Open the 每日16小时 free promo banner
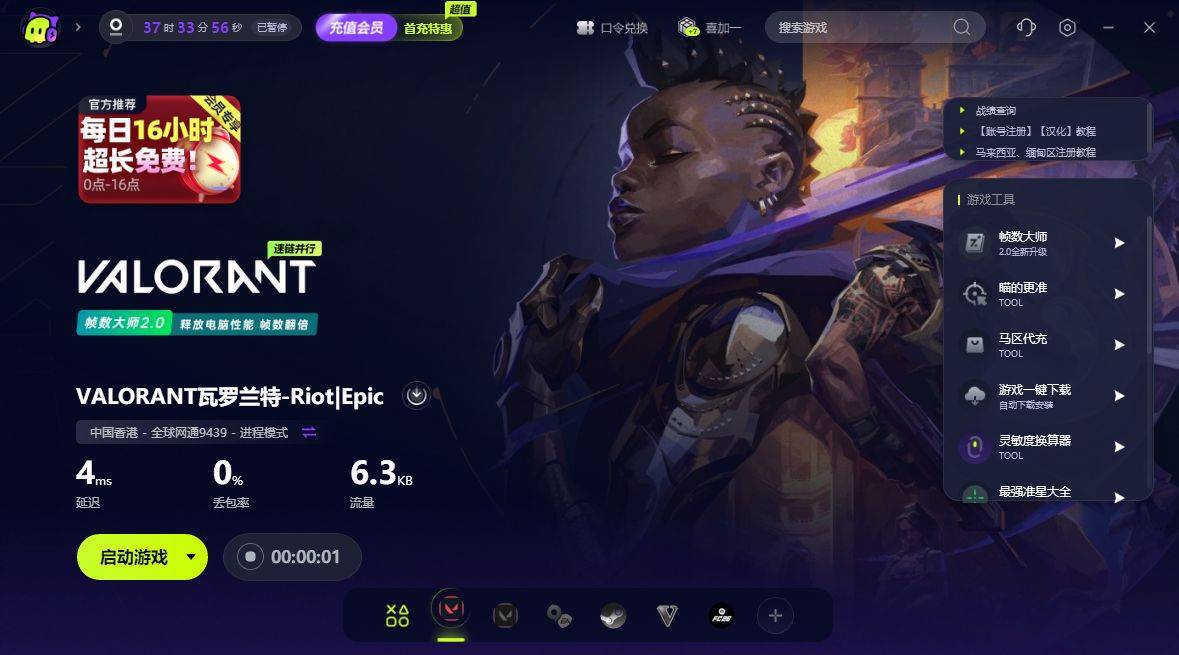This screenshot has width=1179, height=655. coord(160,149)
